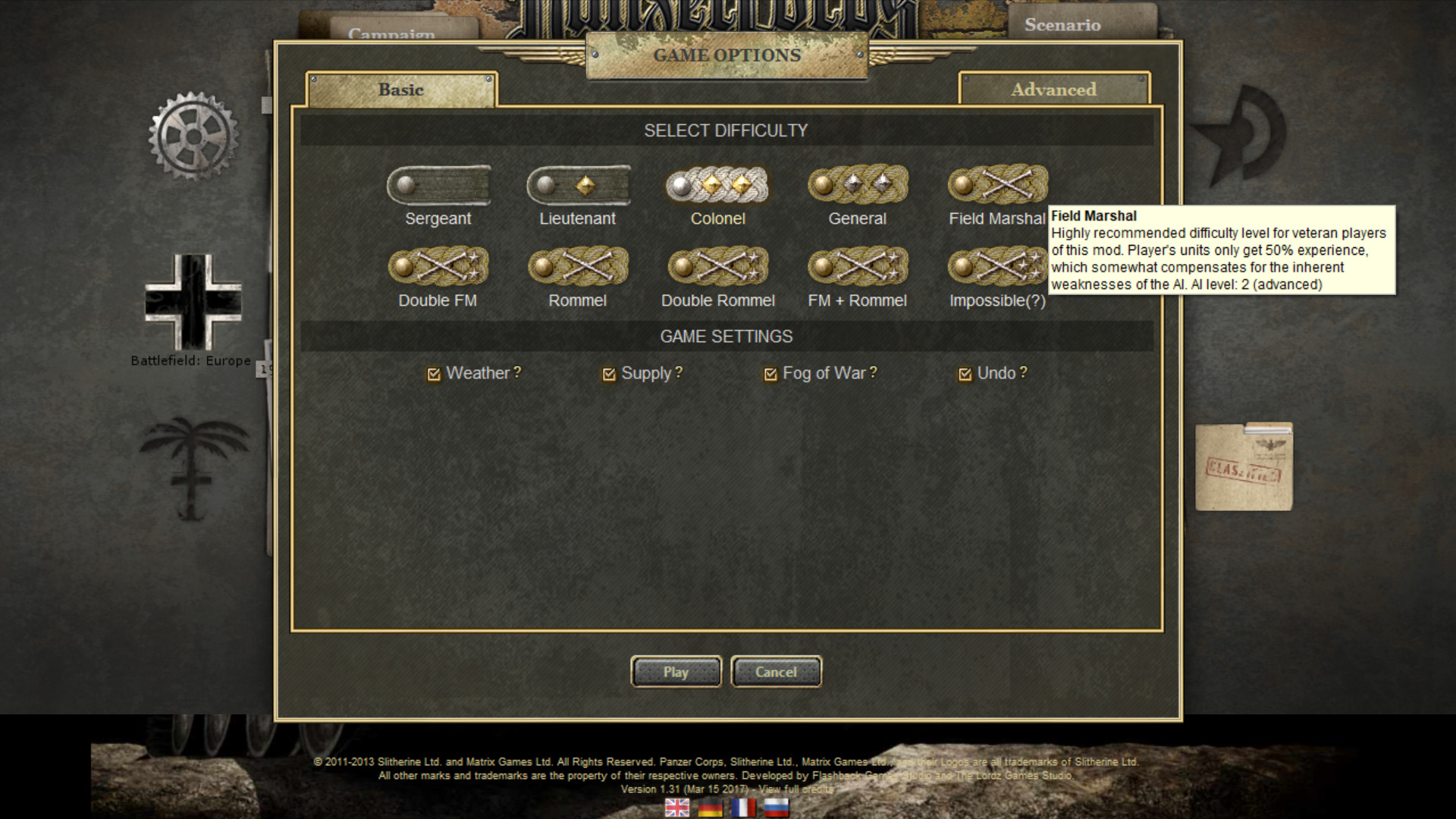Toggle the Supply setting checkbox
Screen dimensions: 1456x819
pyautogui.click(x=608, y=374)
